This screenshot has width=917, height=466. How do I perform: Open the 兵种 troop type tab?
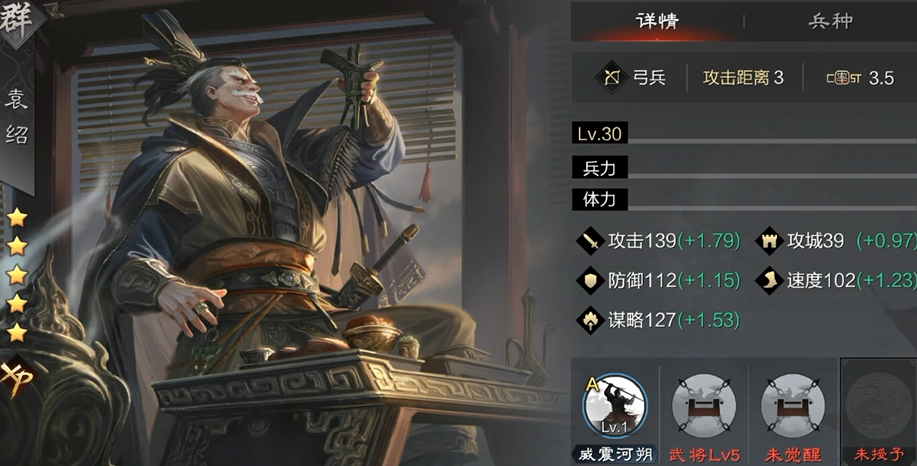point(830,21)
